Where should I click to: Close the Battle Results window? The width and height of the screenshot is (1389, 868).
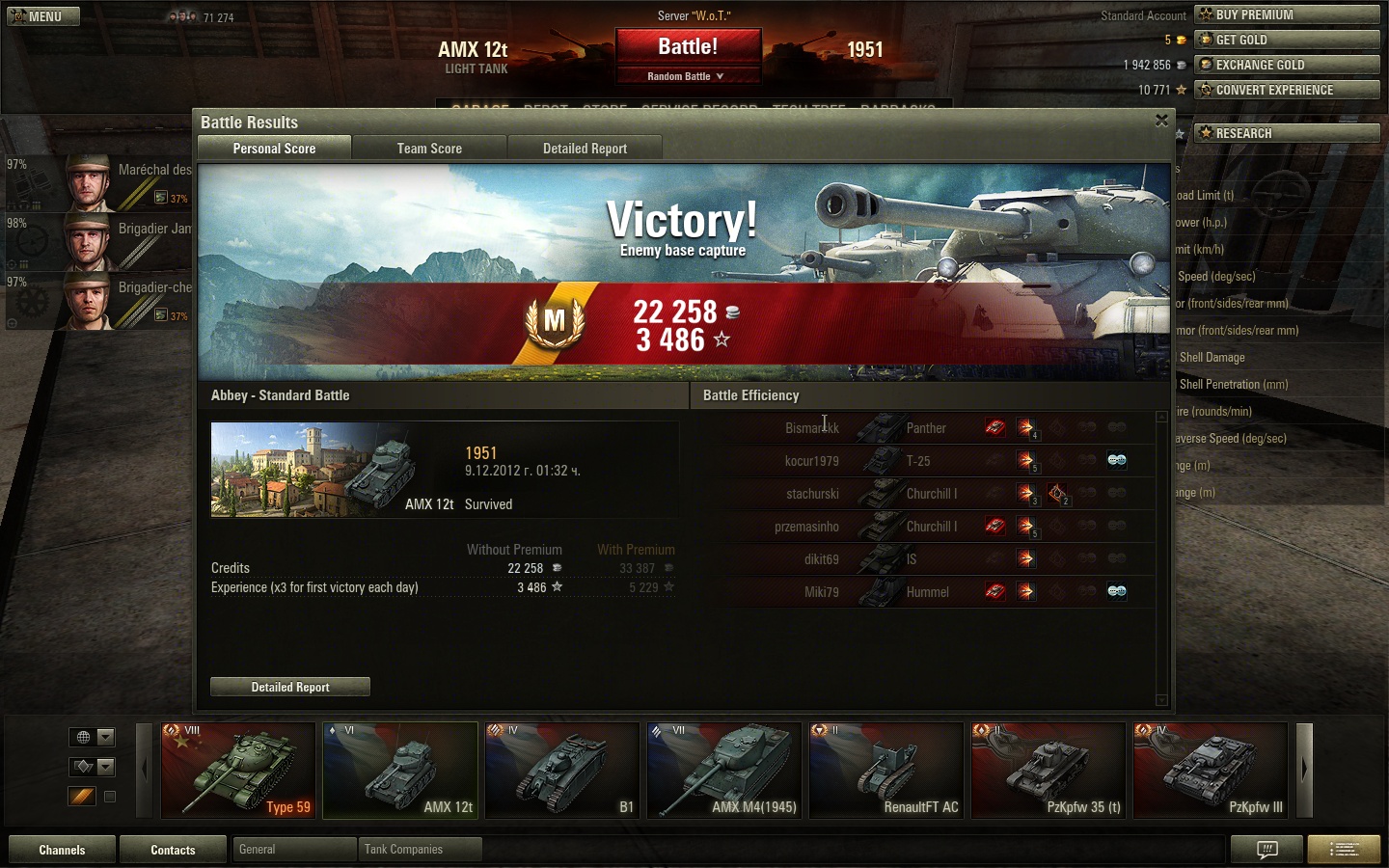point(1161,121)
